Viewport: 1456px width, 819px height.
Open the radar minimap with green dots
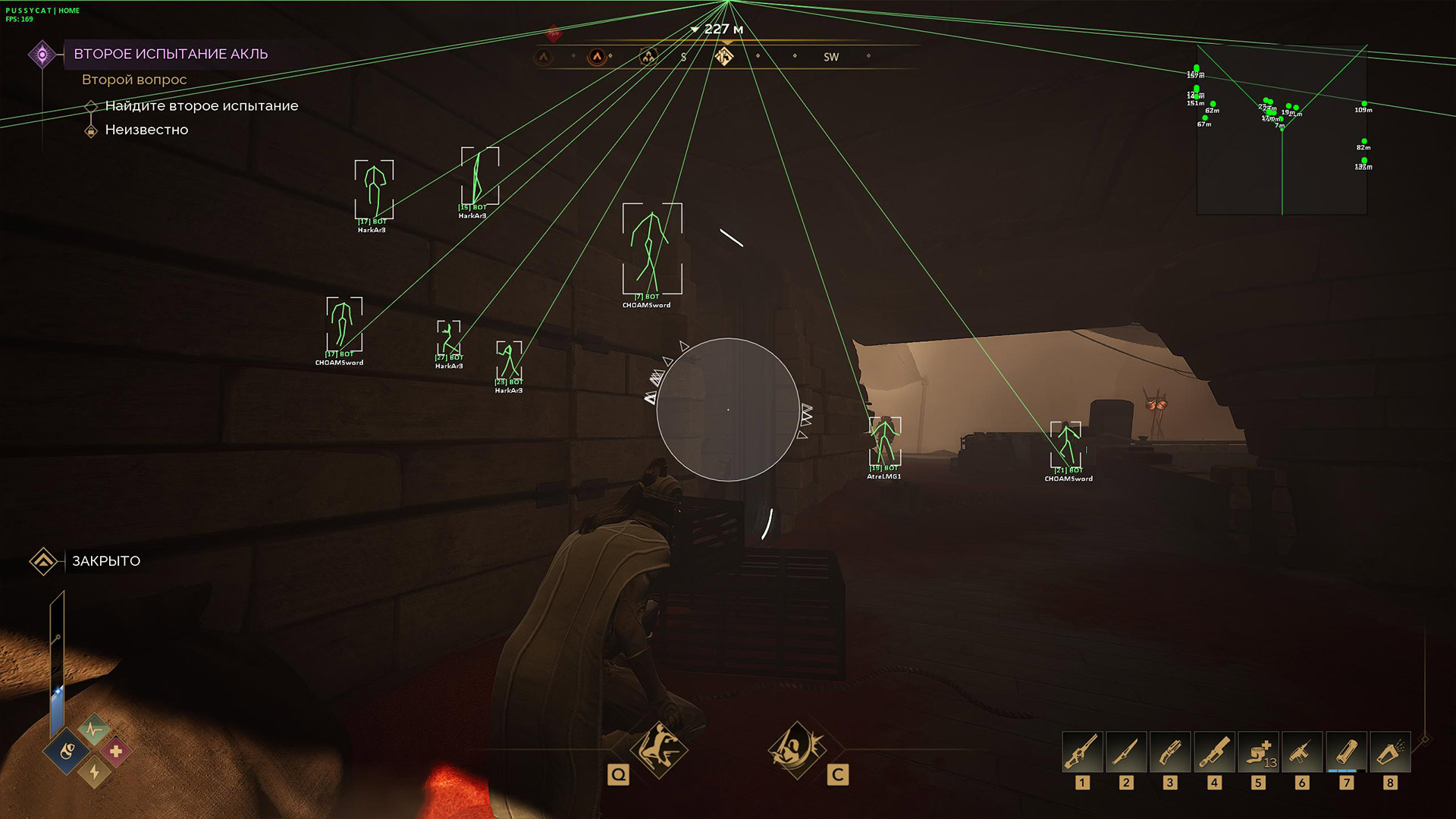tap(1282, 130)
